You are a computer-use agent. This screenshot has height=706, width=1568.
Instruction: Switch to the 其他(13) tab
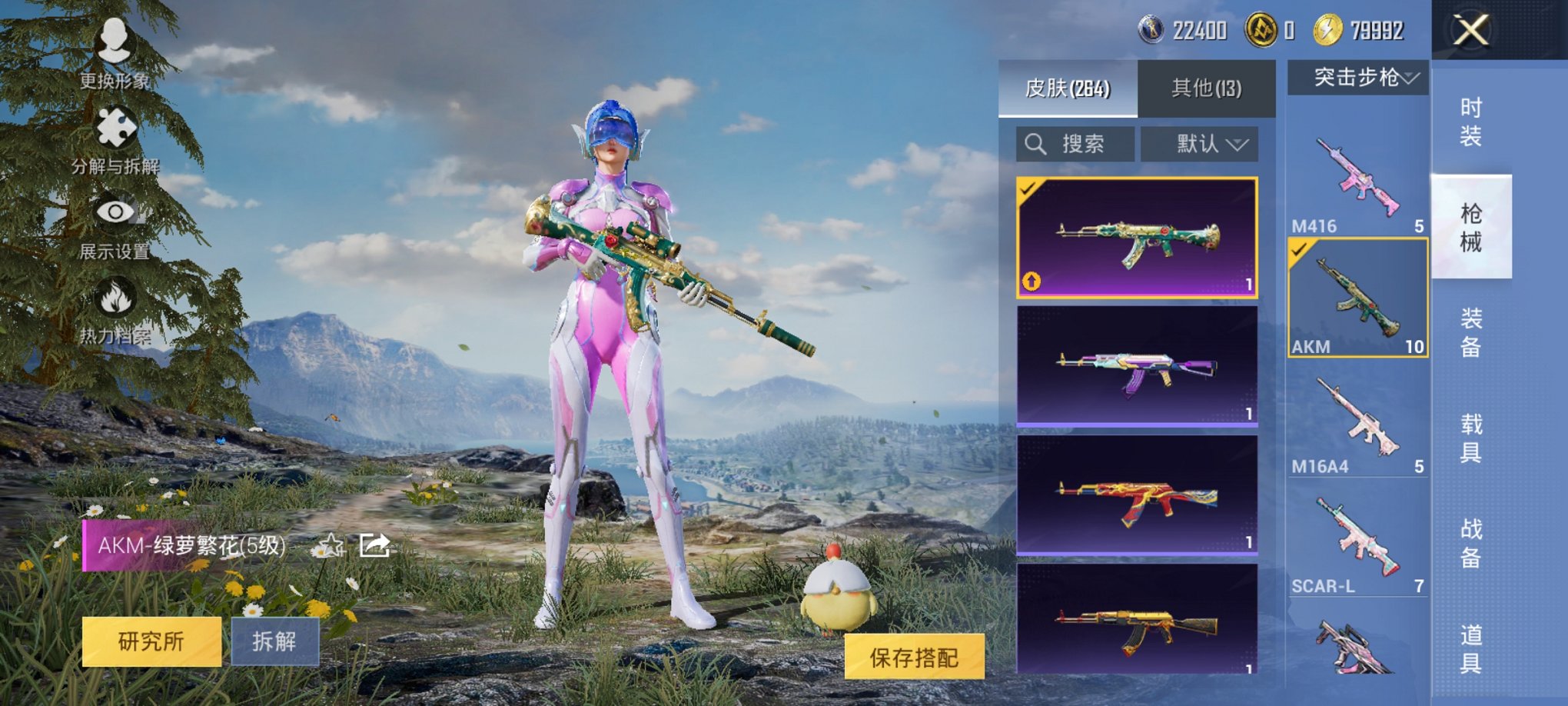pyautogui.click(x=1206, y=88)
